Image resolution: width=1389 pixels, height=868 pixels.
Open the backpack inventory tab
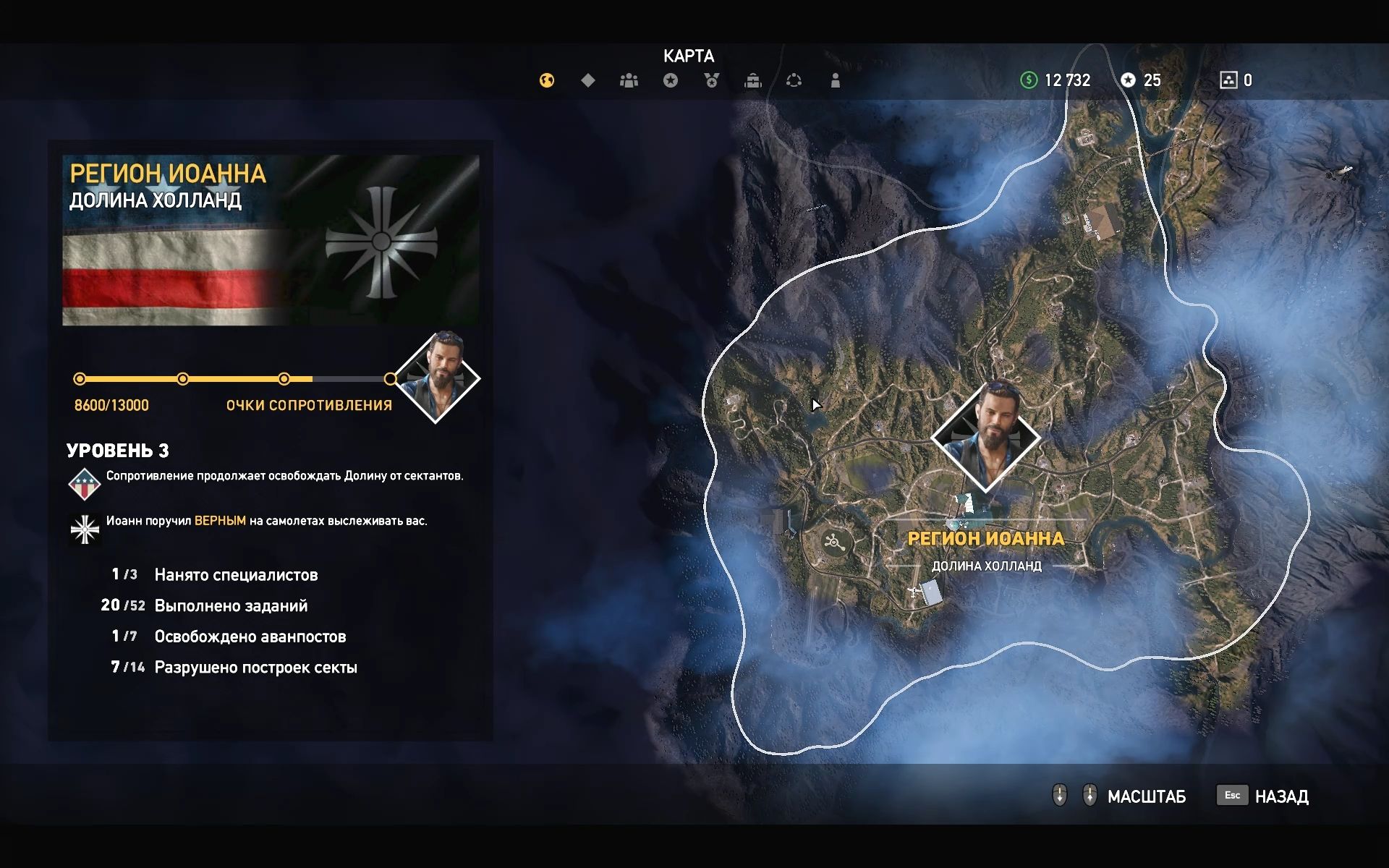click(753, 80)
